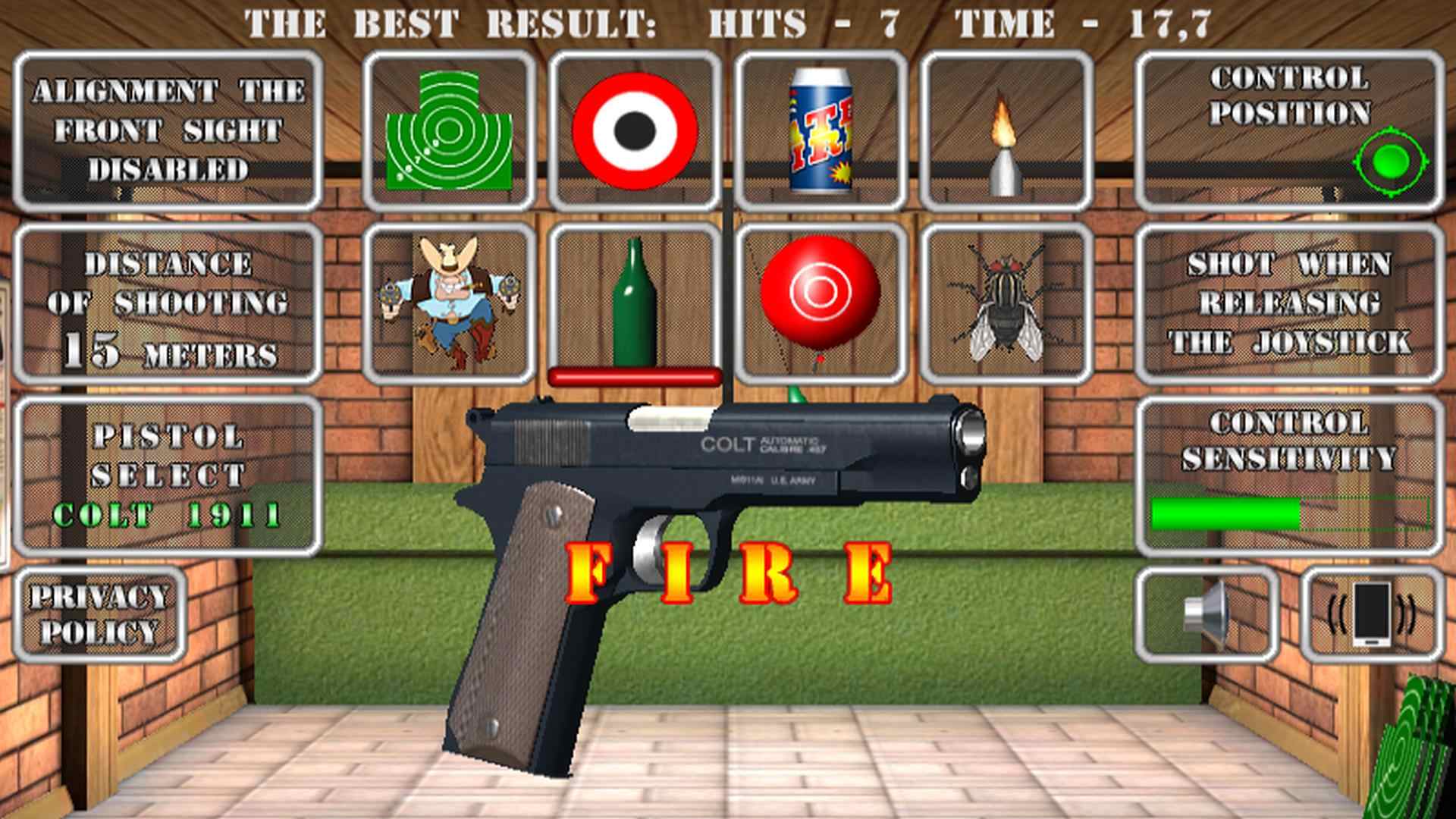View the best result score banner
This screenshot has height=819, width=1456.
coord(728,21)
